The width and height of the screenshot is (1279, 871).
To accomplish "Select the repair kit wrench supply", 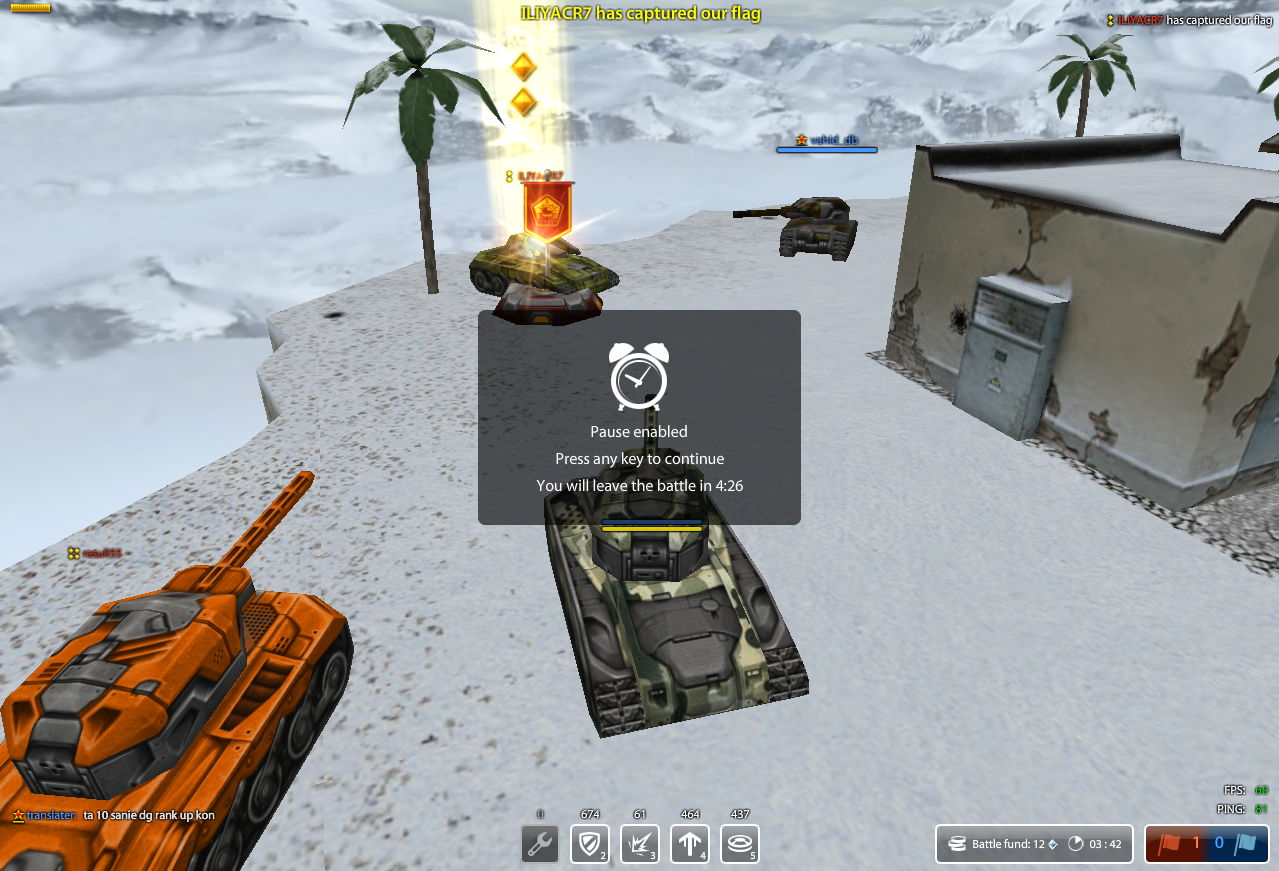I will click(x=540, y=843).
